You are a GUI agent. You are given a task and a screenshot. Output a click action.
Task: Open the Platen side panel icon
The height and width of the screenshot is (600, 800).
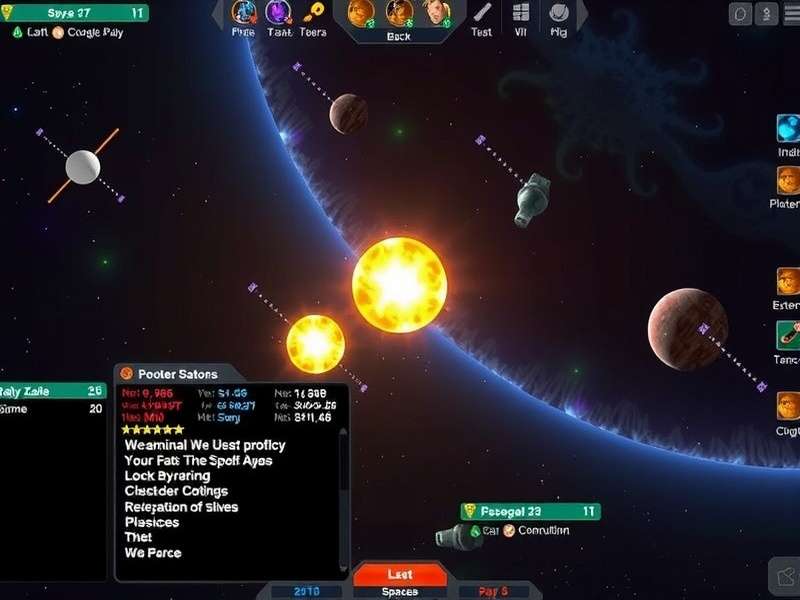[789, 181]
